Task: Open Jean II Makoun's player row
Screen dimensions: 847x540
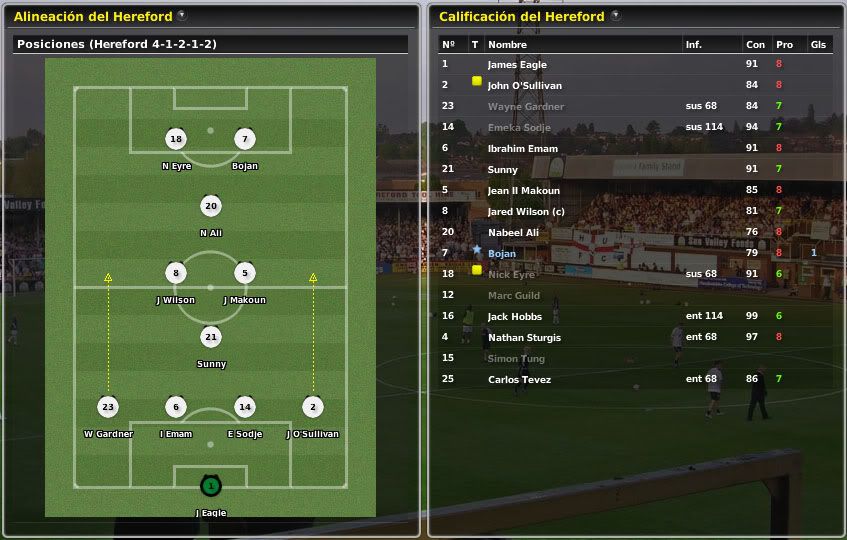Action: 523,191
